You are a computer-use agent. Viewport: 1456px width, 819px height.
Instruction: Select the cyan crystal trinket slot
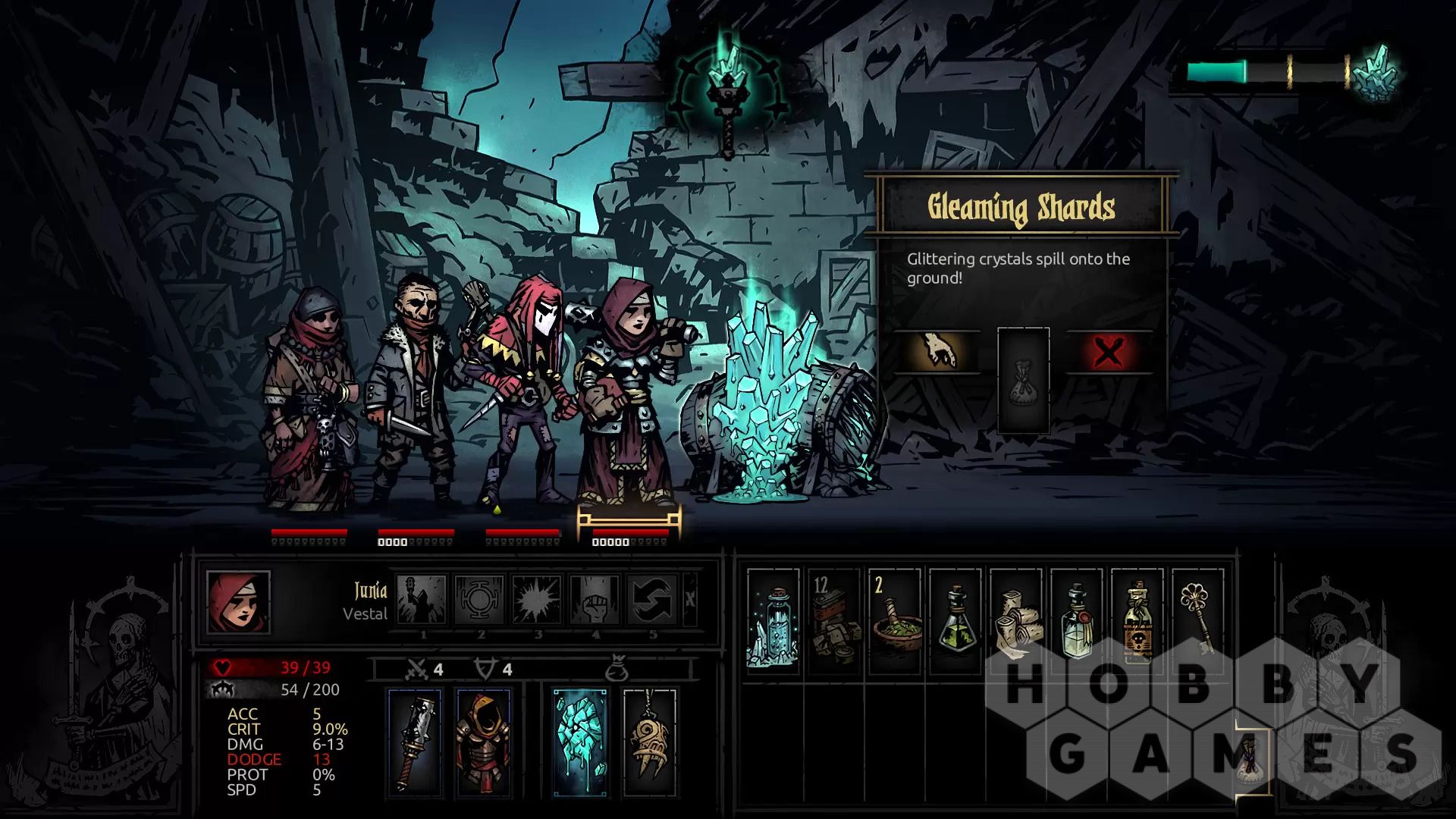(x=580, y=742)
